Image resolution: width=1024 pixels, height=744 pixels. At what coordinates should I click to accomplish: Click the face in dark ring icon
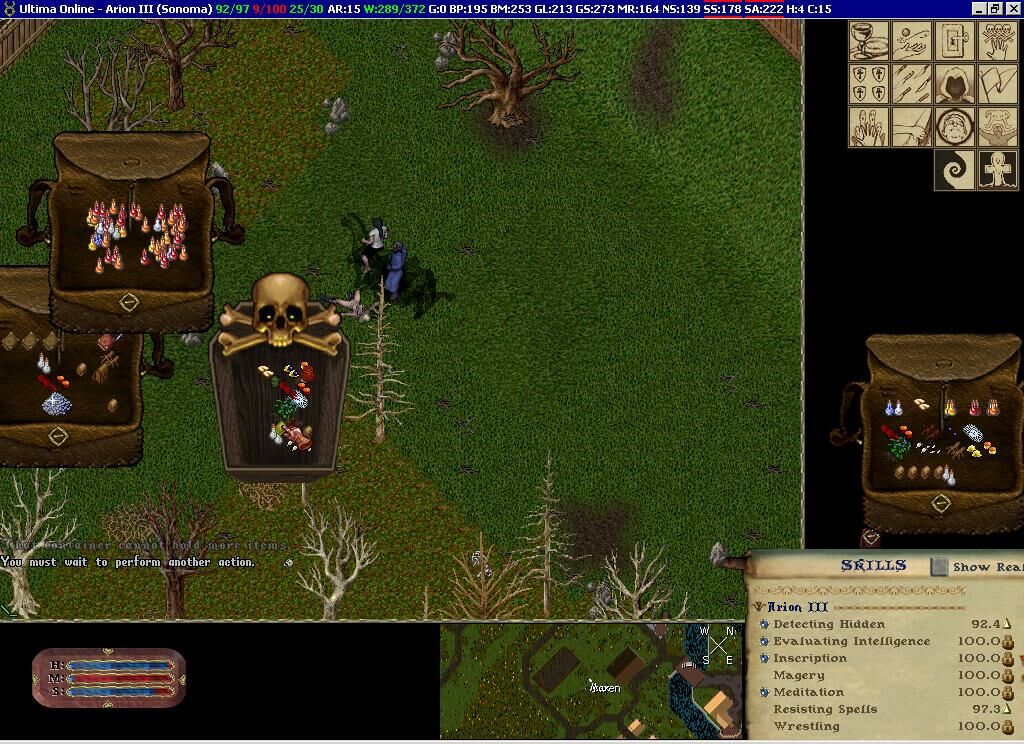pos(954,127)
